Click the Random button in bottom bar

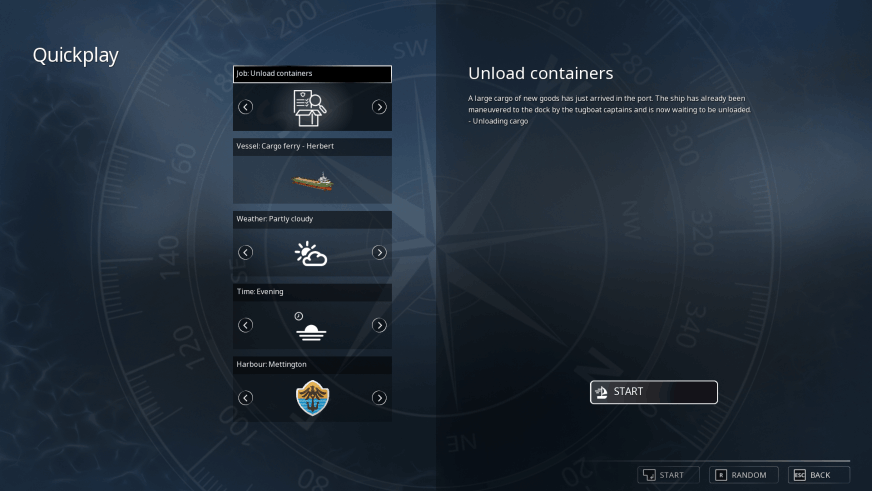[741, 475]
